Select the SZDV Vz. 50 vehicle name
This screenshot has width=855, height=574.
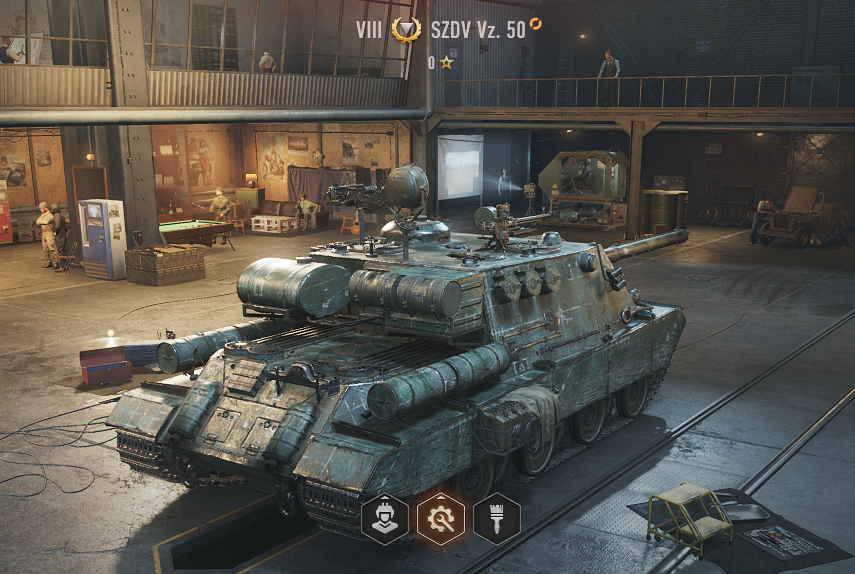[478, 30]
